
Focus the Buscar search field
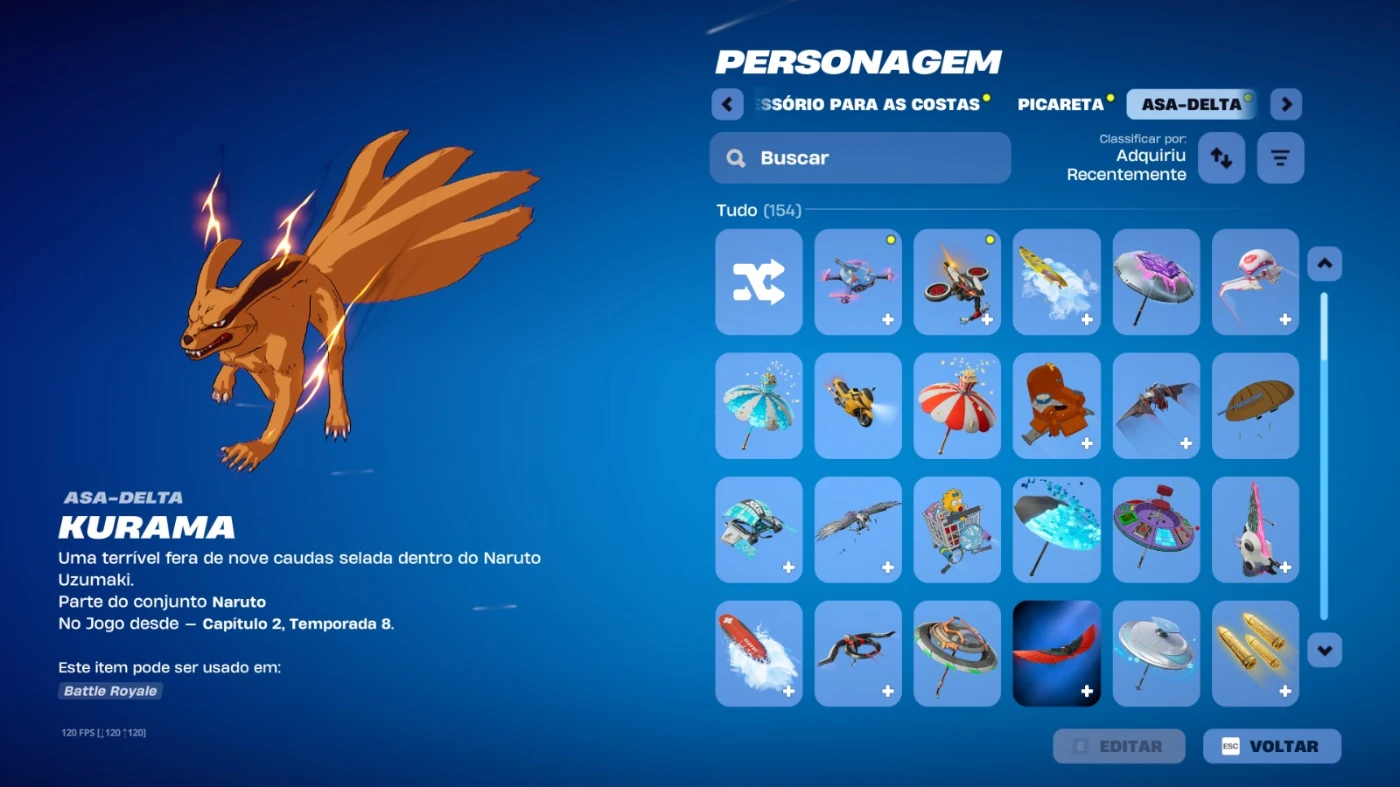860,158
